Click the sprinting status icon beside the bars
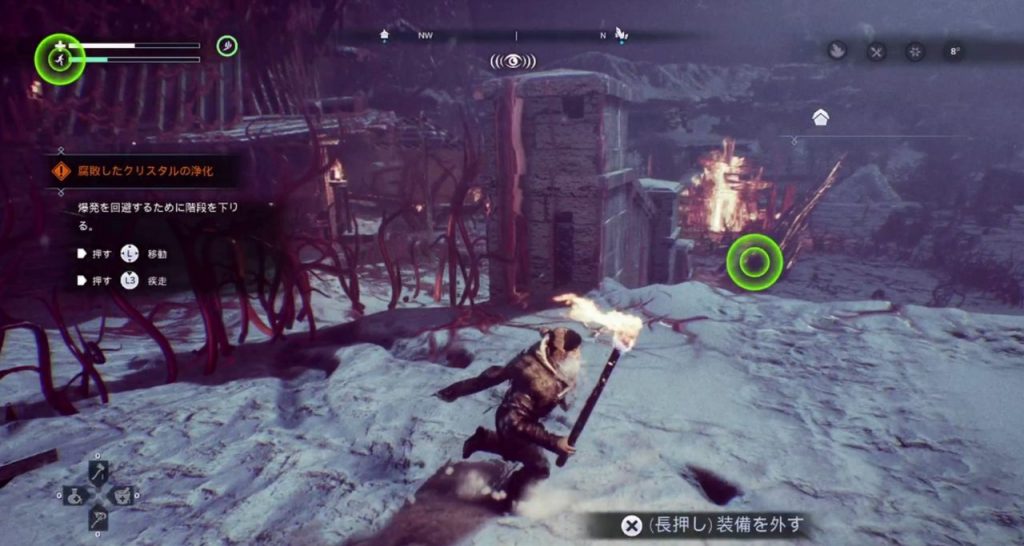The image size is (1024, 546). 60,59
